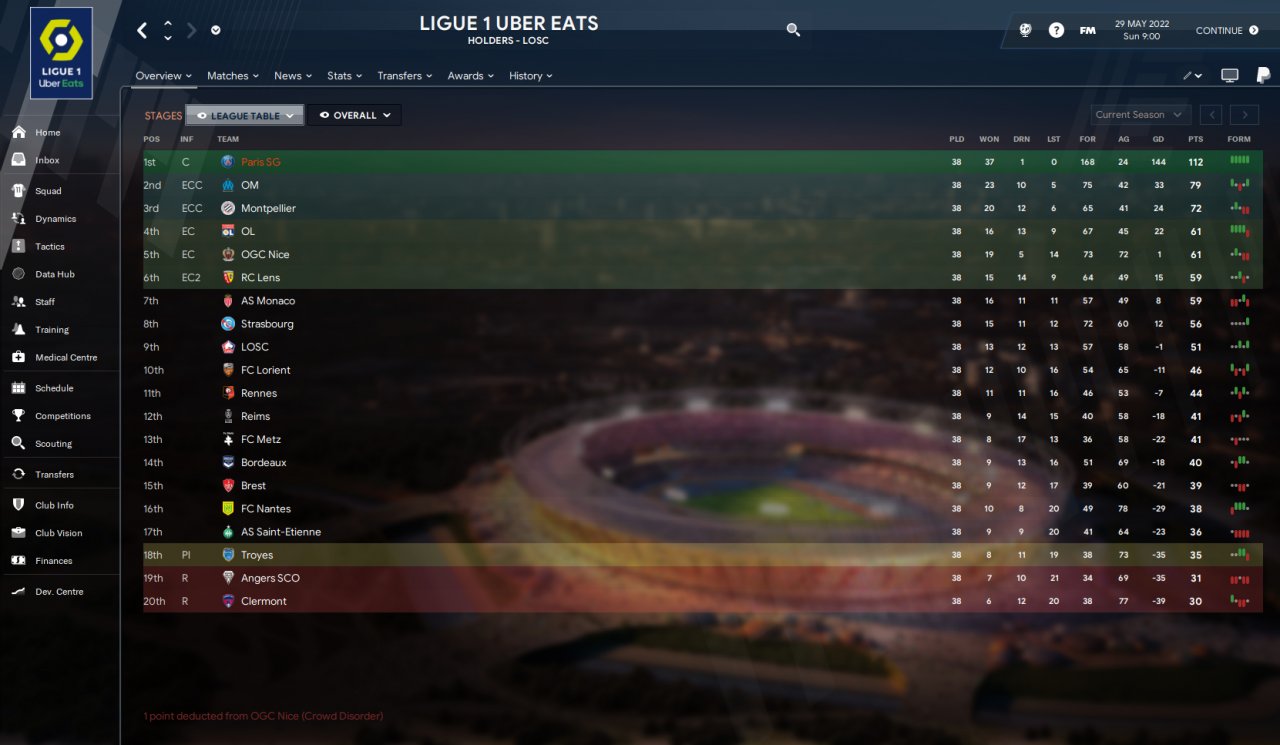The height and width of the screenshot is (745, 1280).
Task: Click the search magnifier icon
Action: [x=793, y=30]
